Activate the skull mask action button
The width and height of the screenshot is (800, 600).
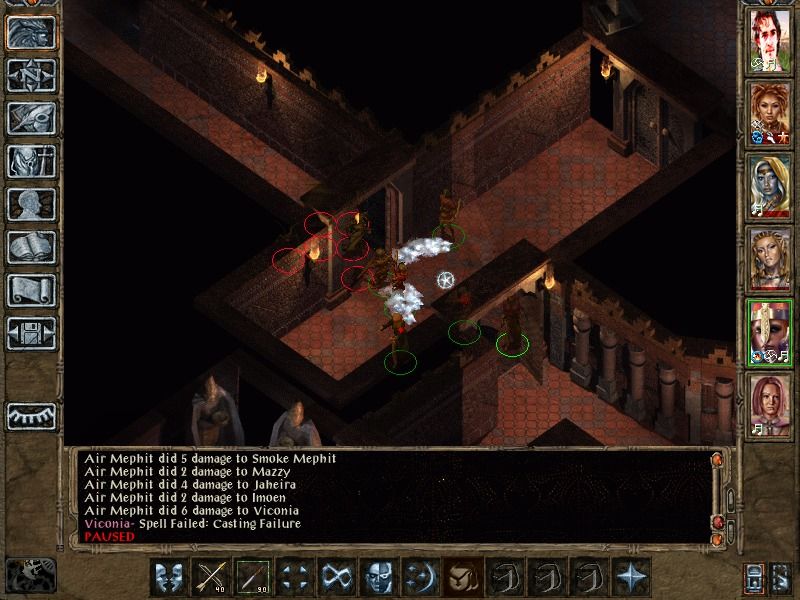point(379,577)
